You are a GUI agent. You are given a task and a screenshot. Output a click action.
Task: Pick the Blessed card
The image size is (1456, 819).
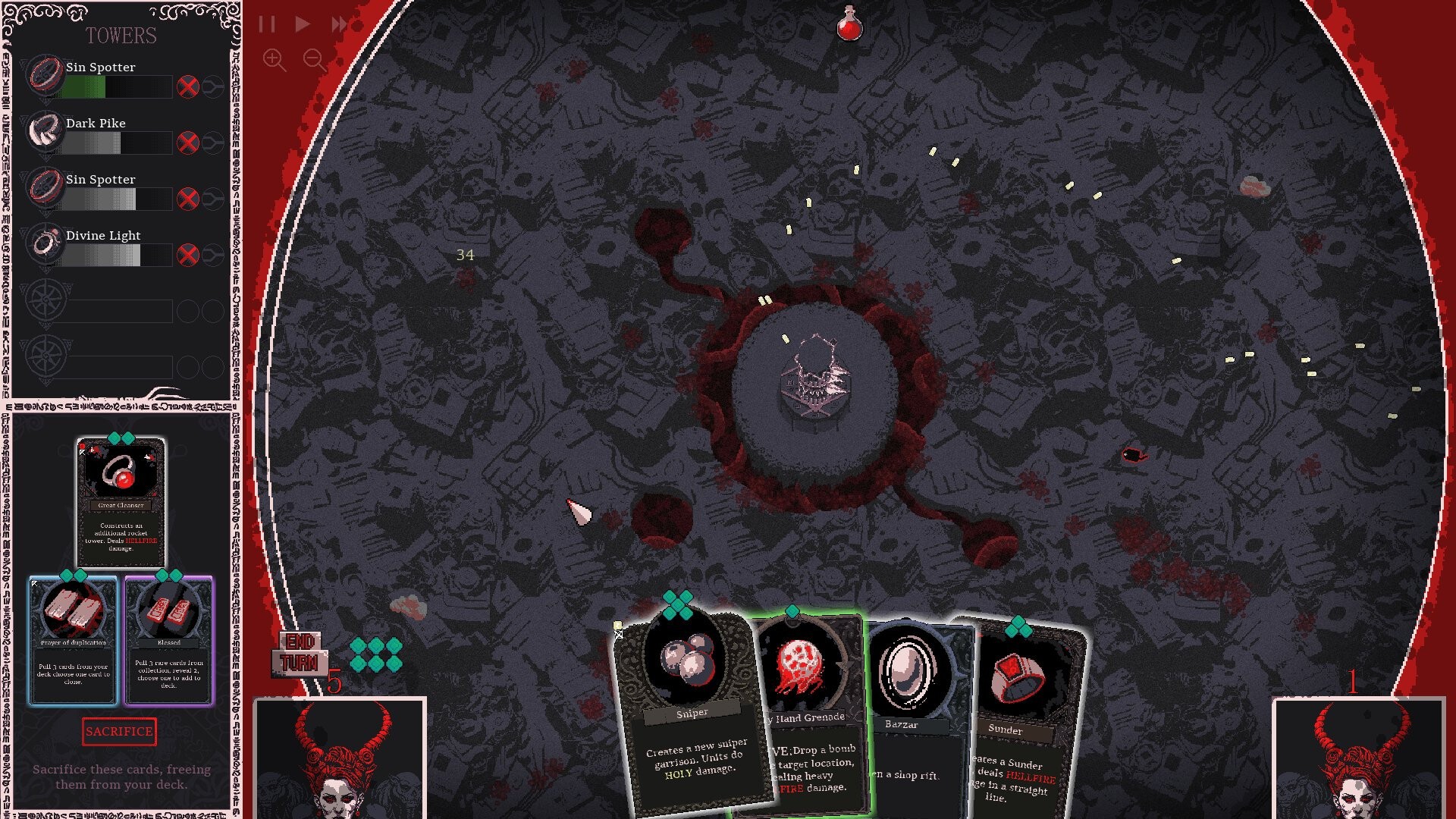[169, 641]
